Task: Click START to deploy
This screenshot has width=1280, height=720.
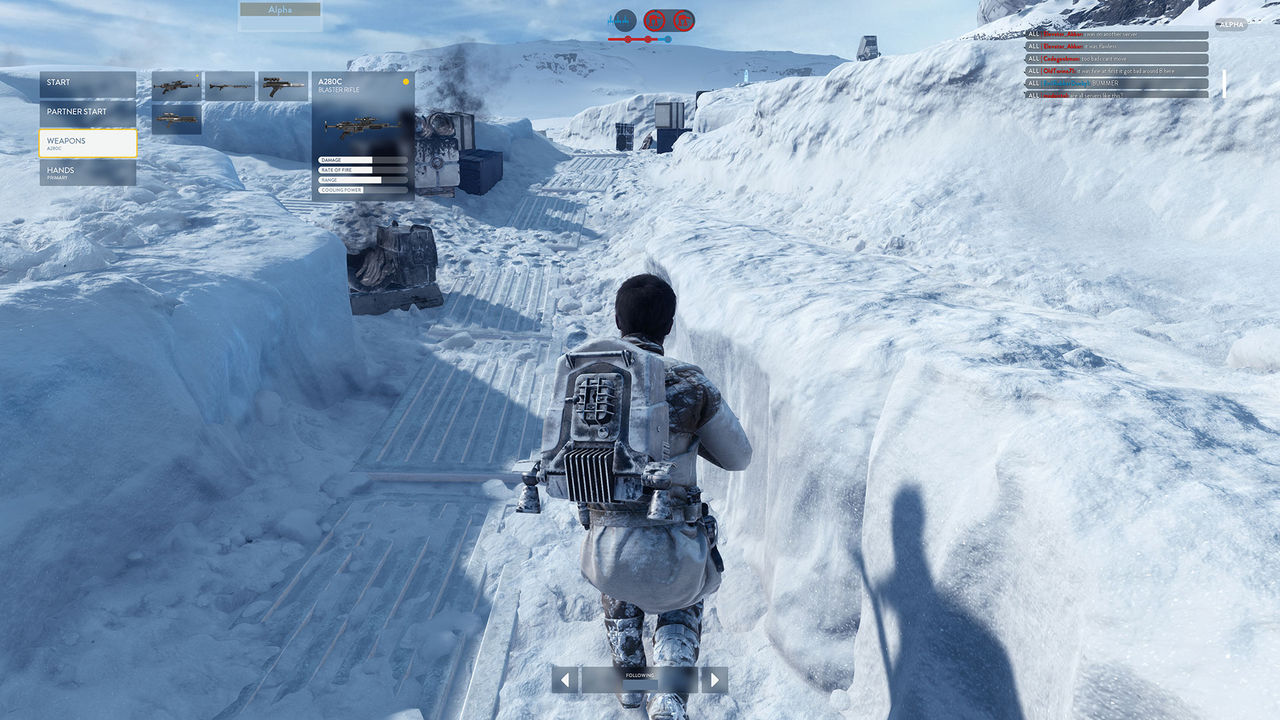Action: point(87,83)
